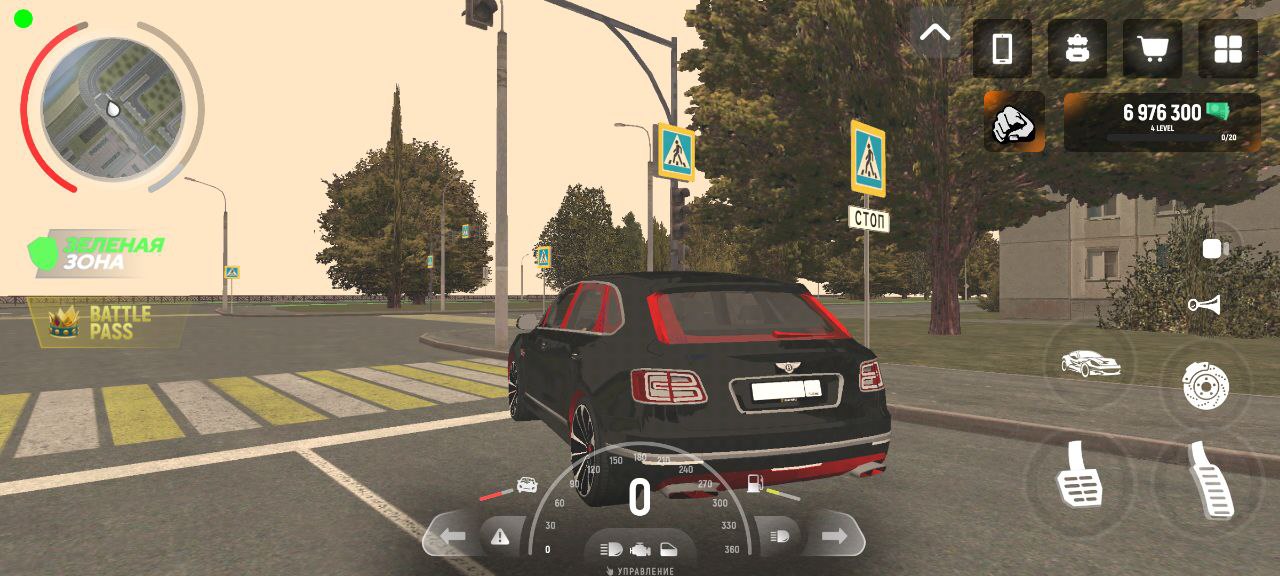This screenshot has height=576, width=1280.
Task: Open the four-square grid menu
Action: pos(1227,49)
